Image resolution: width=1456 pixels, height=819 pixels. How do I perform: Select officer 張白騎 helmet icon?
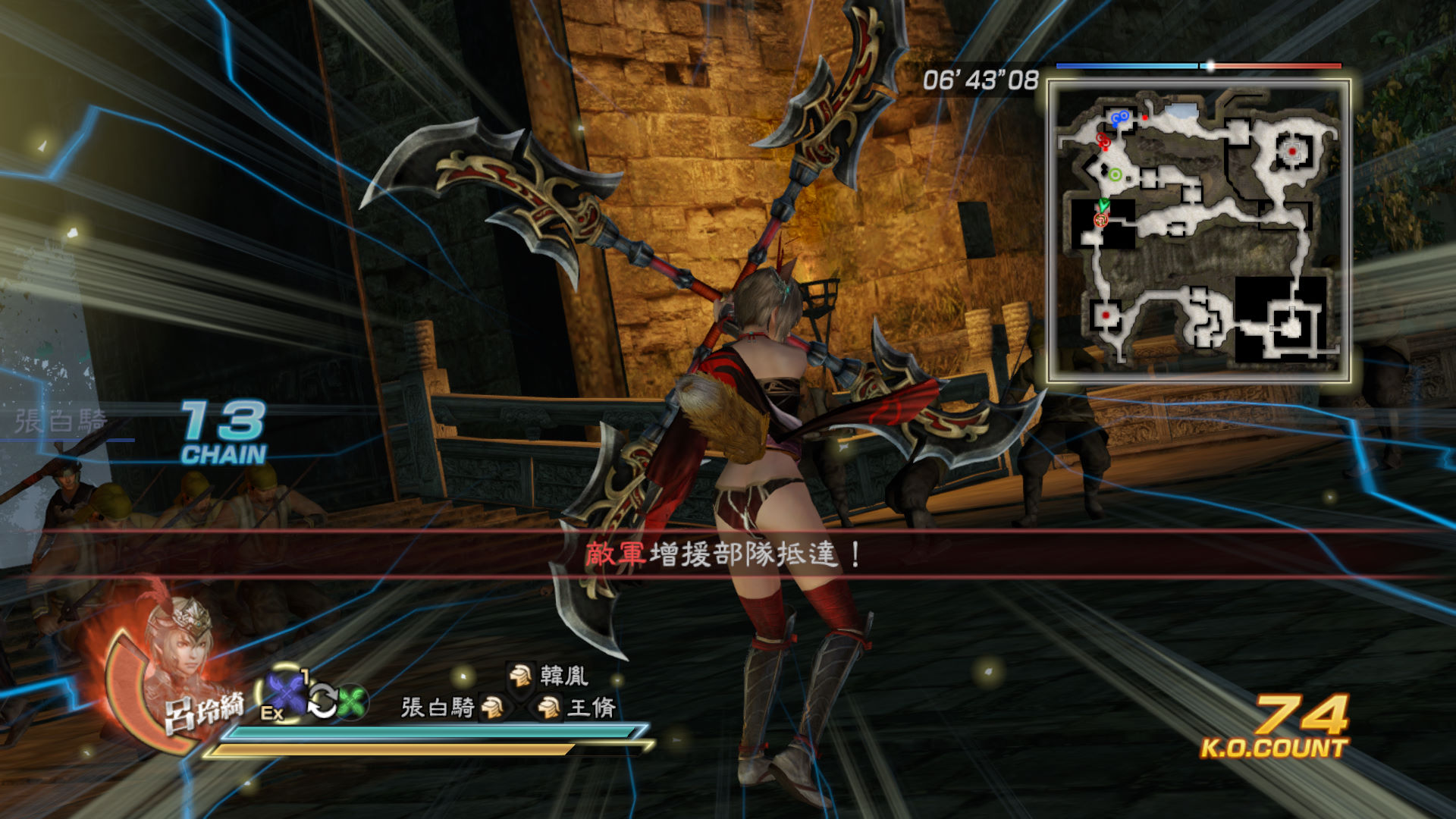(x=492, y=708)
